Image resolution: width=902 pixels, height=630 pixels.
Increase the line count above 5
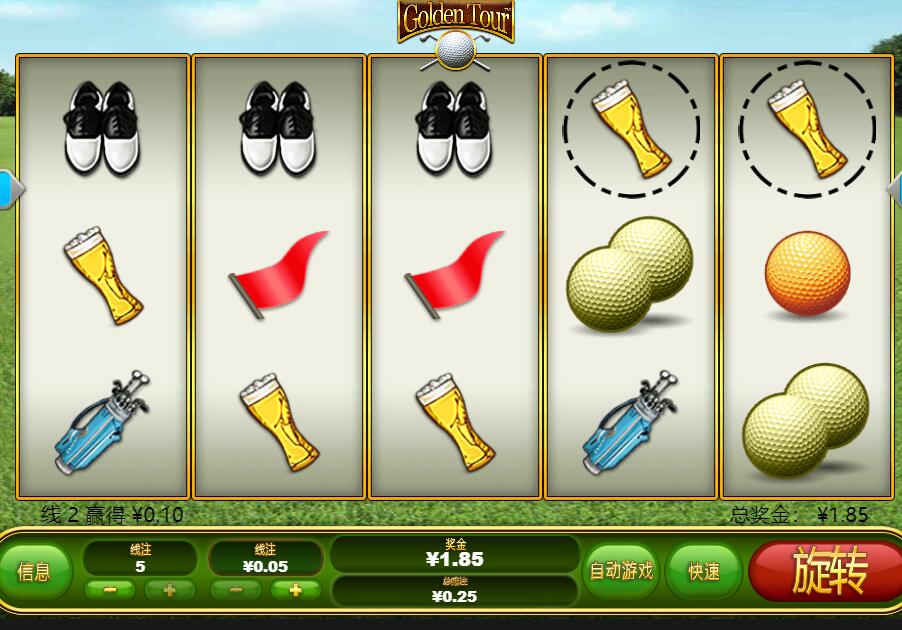point(169,590)
